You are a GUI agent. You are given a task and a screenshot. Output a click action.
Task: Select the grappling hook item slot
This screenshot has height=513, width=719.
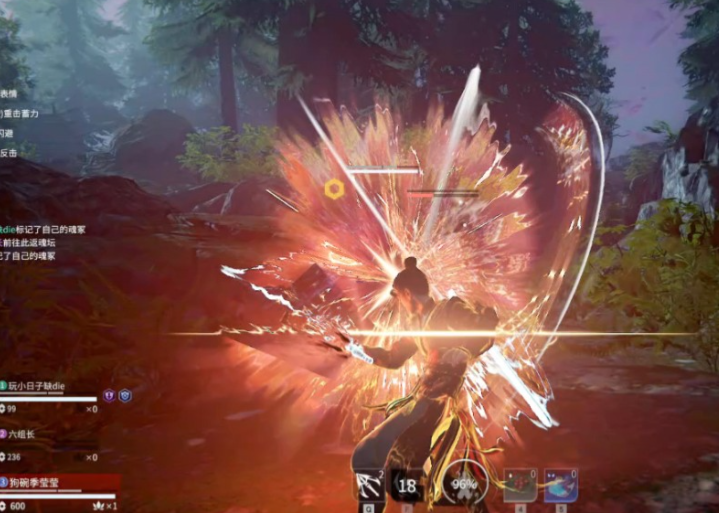368,486
